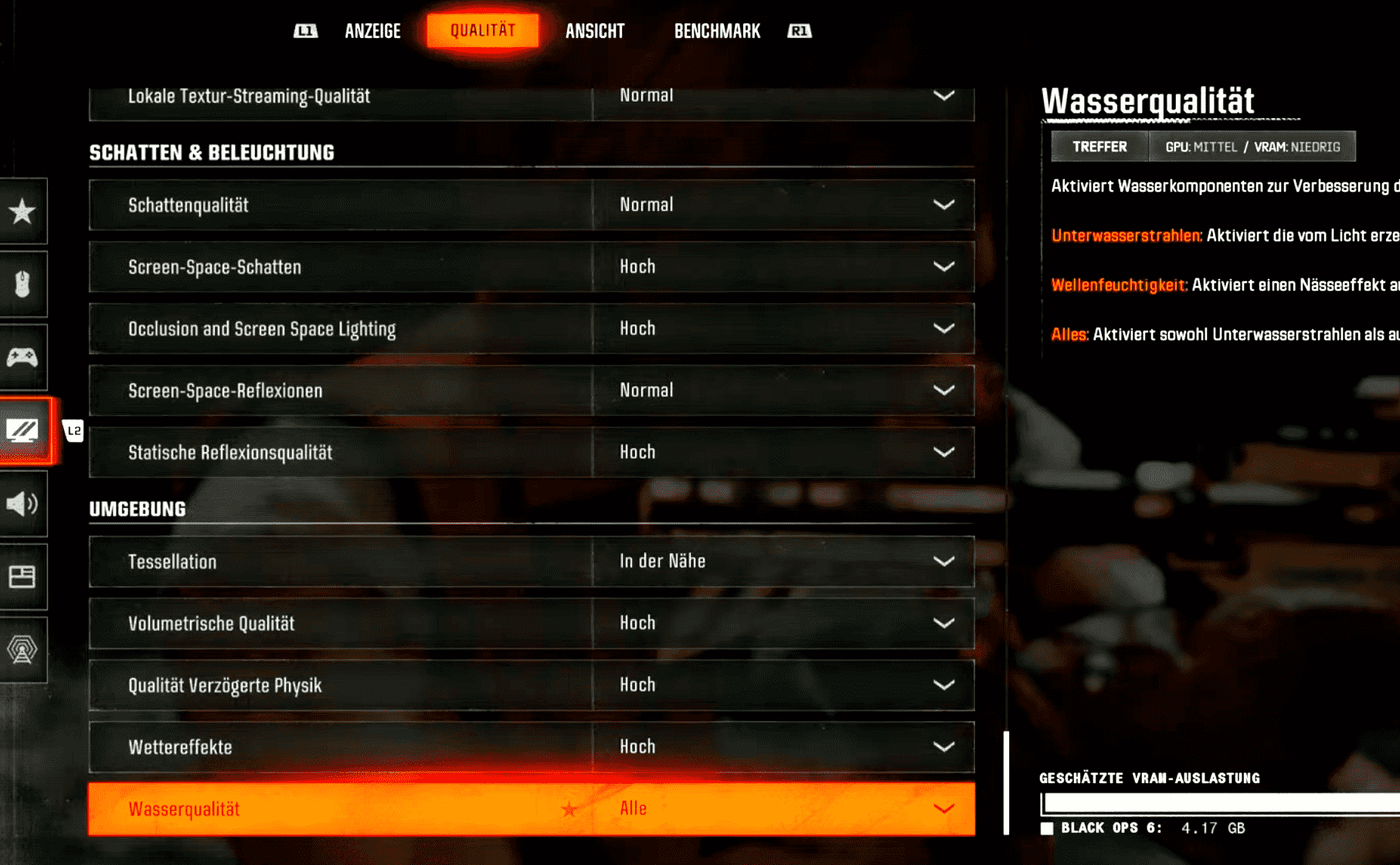Open the Ansicht tab

(594, 31)
